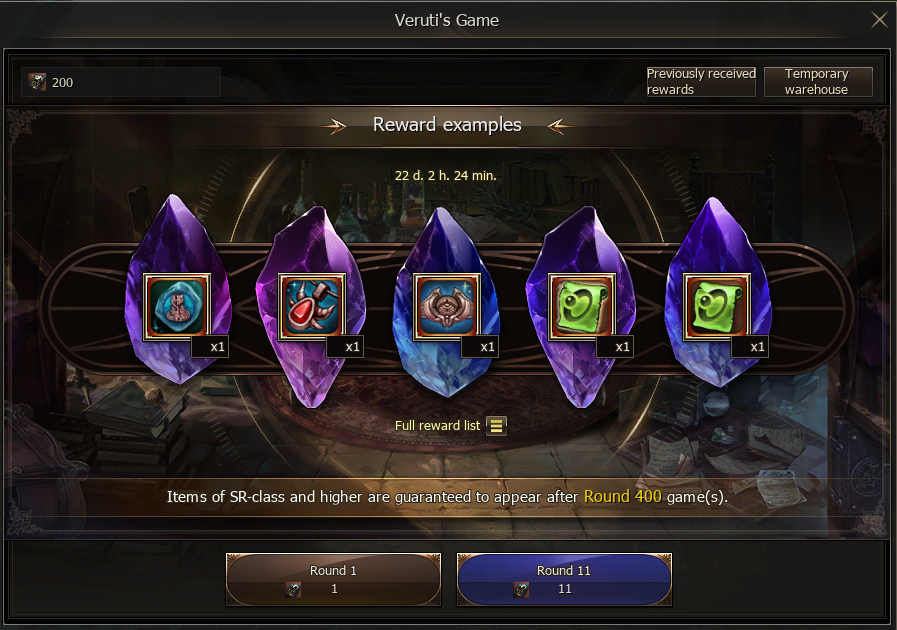Show the full reward list
The image size is (897, 630).
[497, 426]
